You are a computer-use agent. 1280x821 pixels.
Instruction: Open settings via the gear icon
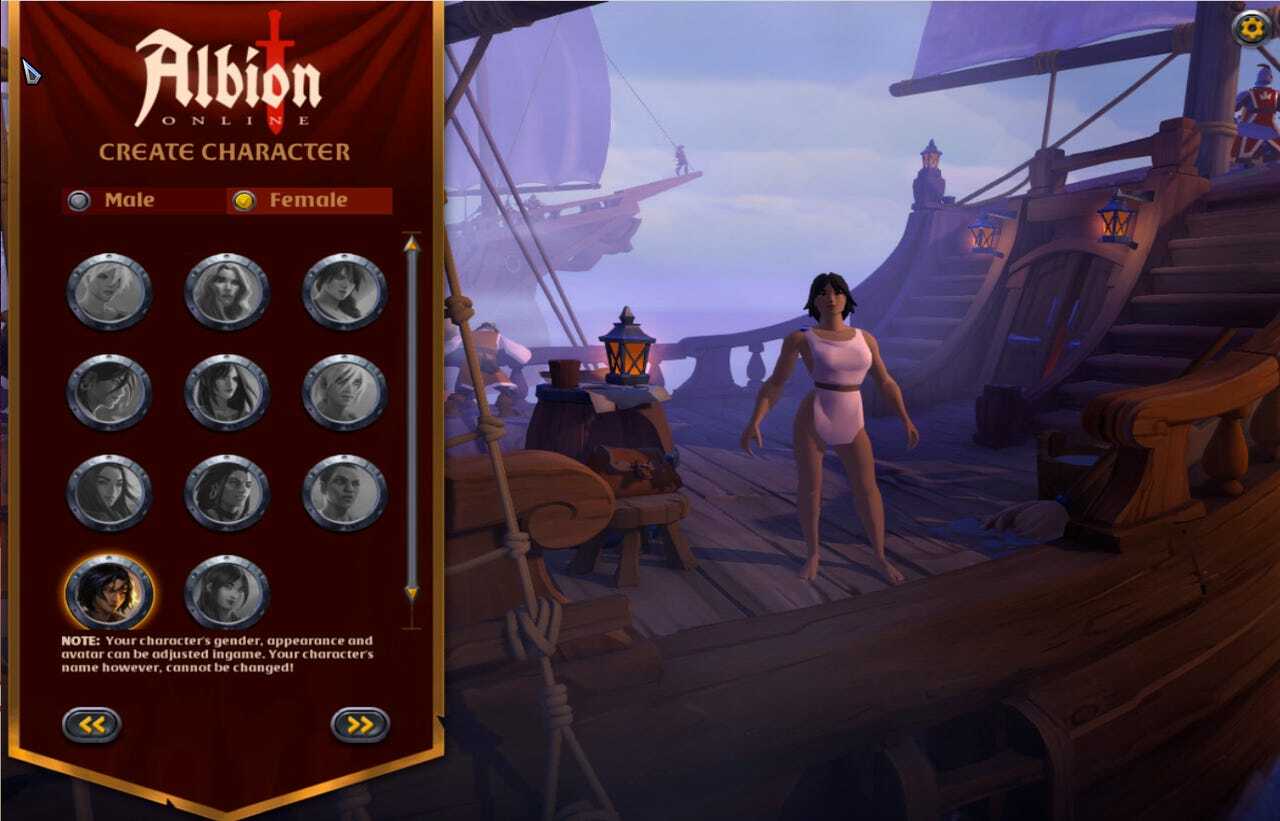[1250, 28]
